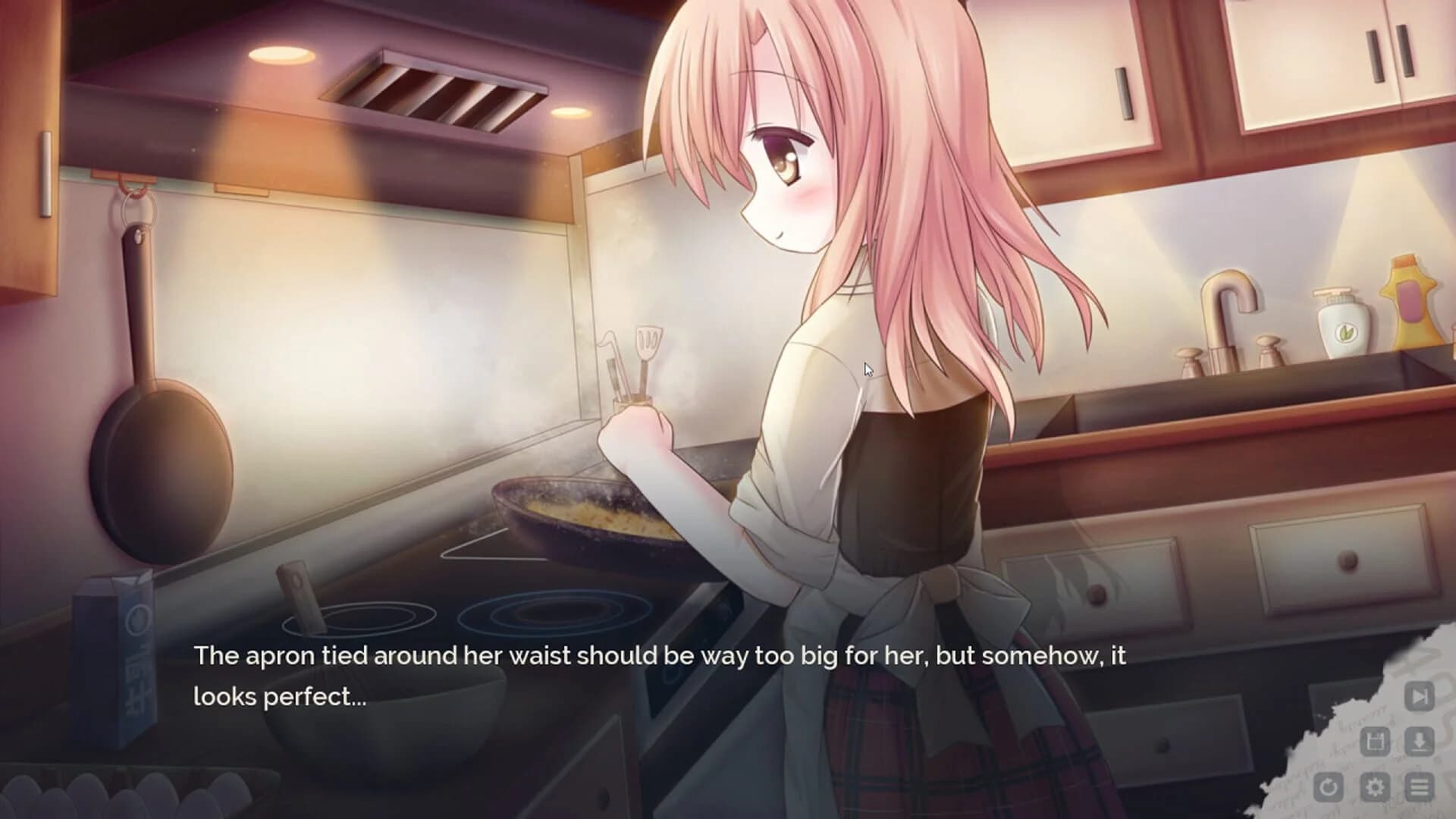1456x819 pixels.
Task: Open the load screen via the download arrow icon
Action: pos(1419,740)
